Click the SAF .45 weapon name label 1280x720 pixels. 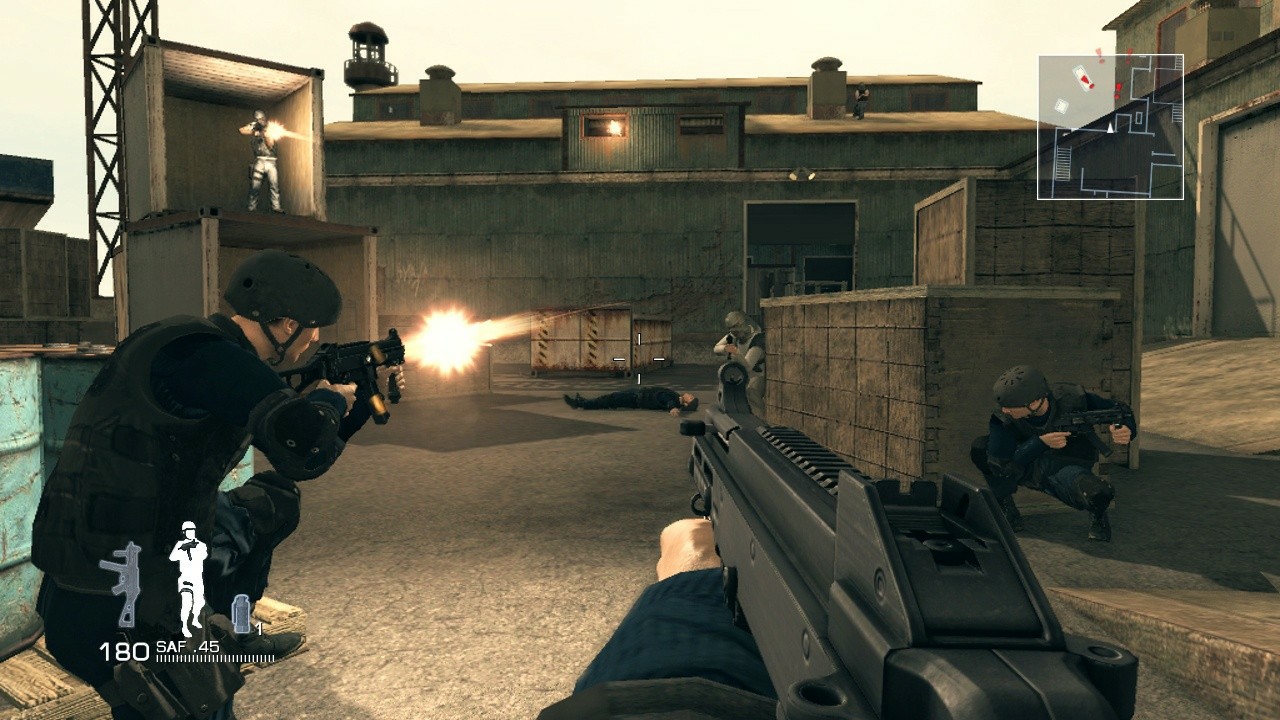(x=186, y=647)
